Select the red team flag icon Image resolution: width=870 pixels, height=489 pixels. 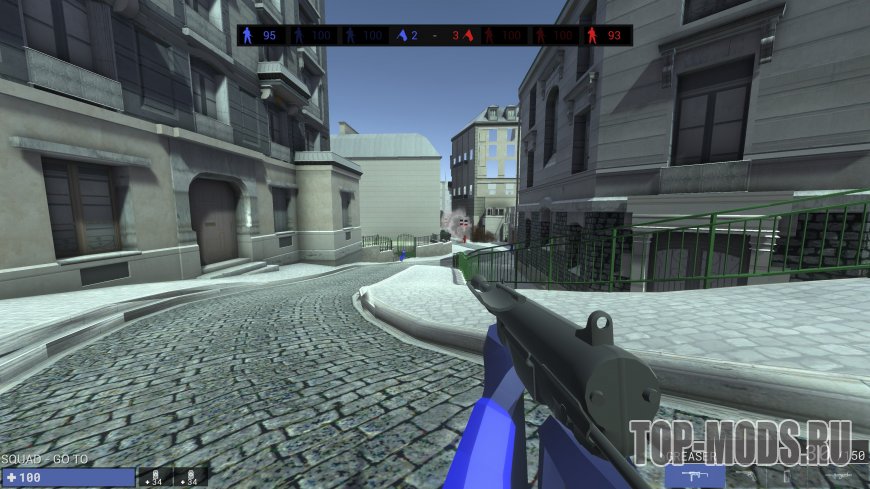click(x=467, y=35)
